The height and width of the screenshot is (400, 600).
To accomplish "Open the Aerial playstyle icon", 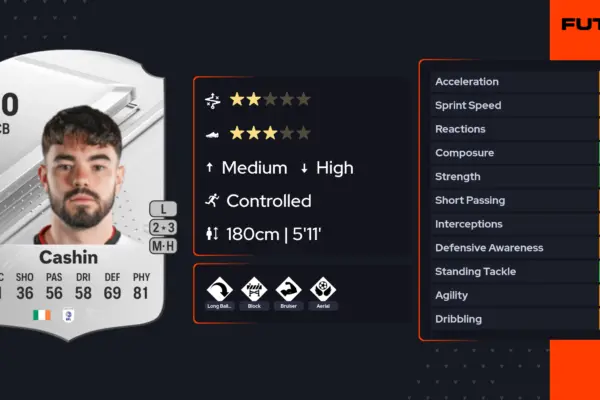I will [x=323, y=289].
